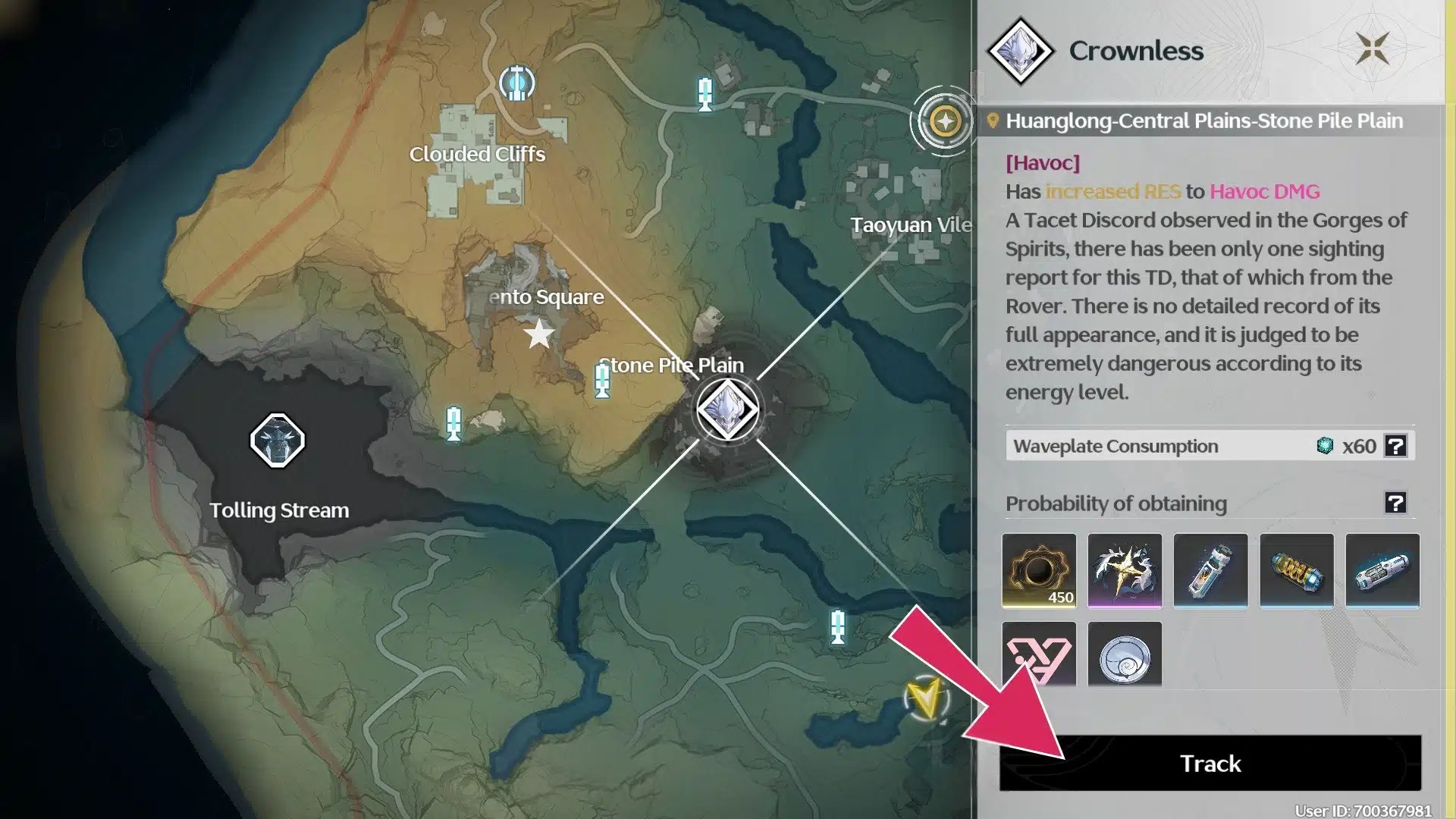Open Waveplate Consumption help tooltip
1456x819 pixels.
point(1395,446)
